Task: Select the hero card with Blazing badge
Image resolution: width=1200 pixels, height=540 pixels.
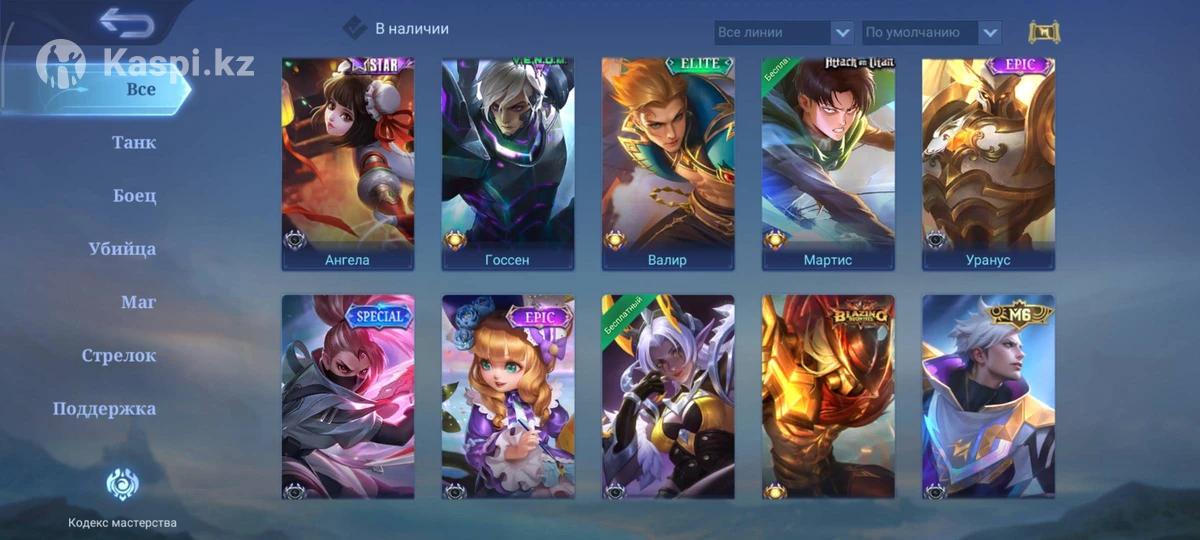Action: (828, 397)
